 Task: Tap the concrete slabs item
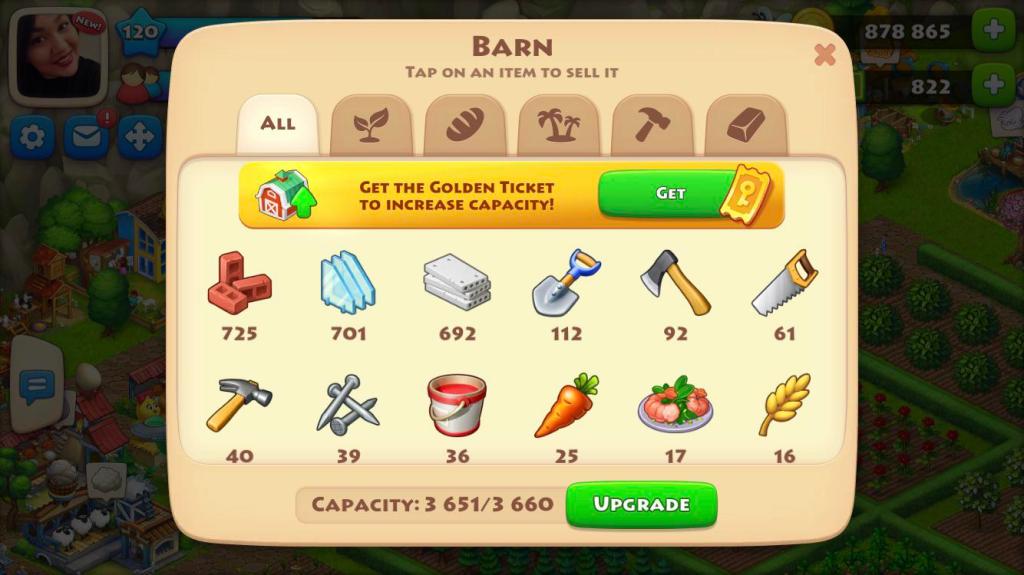click(x=457, y=283)
